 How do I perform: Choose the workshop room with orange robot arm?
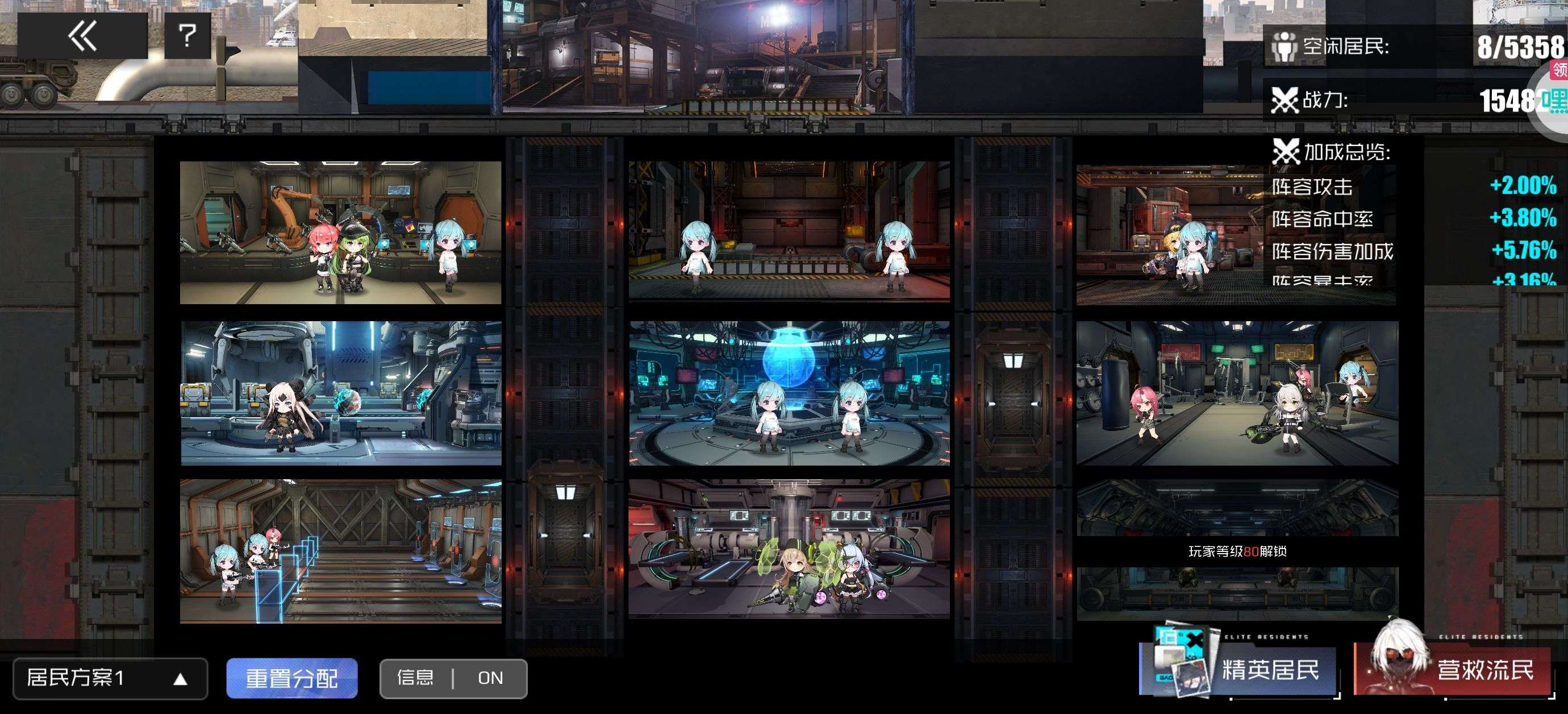[x=340, y=232]
